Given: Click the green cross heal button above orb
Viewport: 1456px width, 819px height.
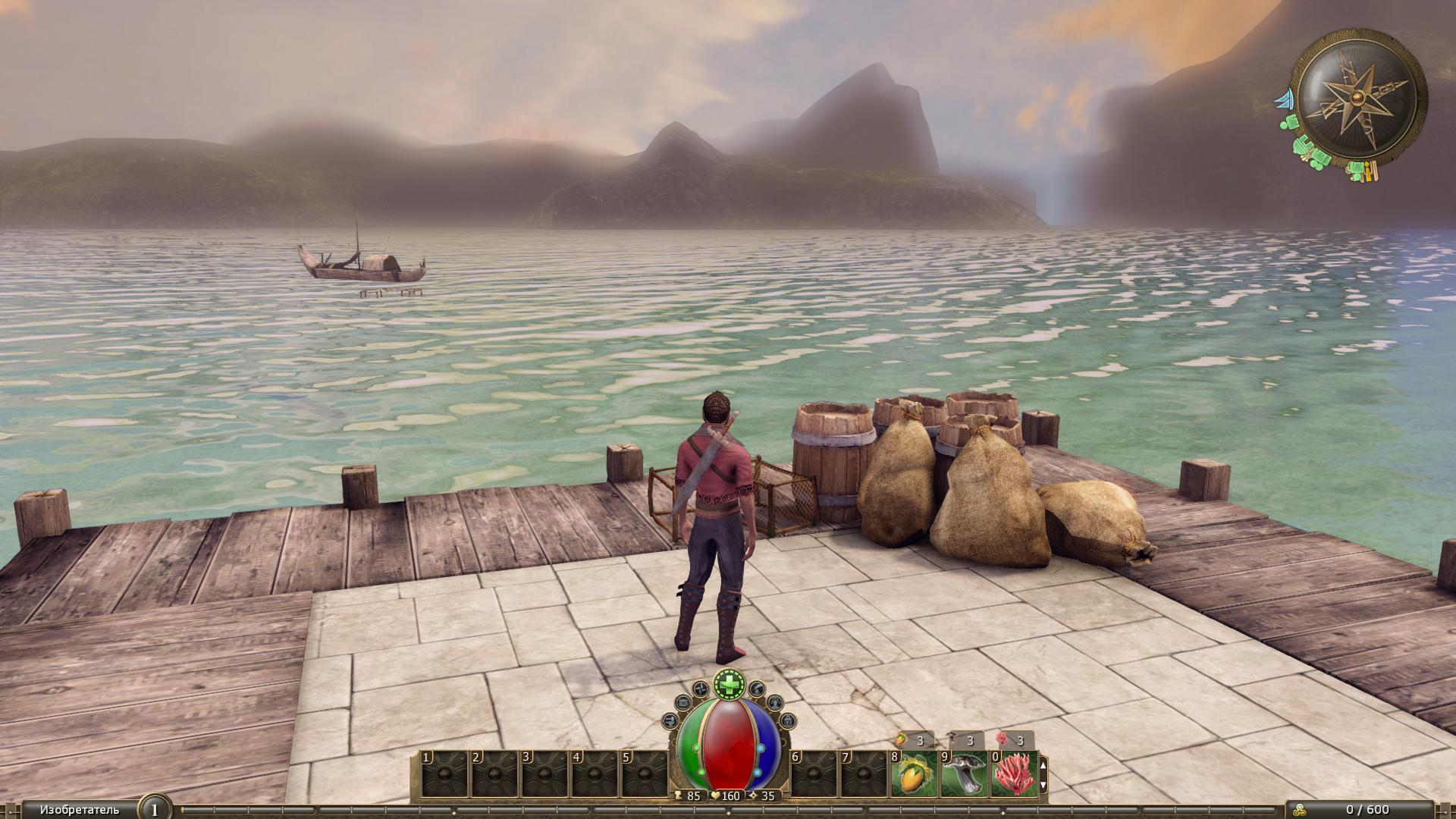Looking at the screenshot, I should coord(730,686).
